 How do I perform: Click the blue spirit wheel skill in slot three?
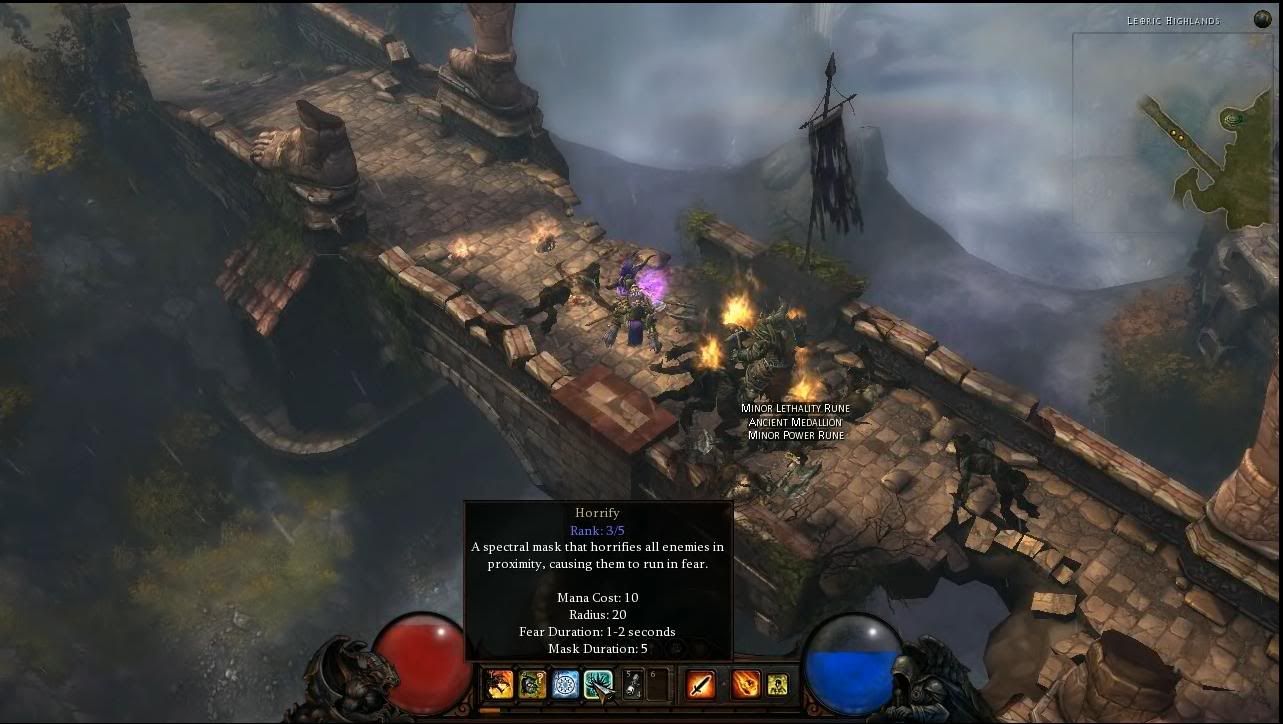coord(565,685)
